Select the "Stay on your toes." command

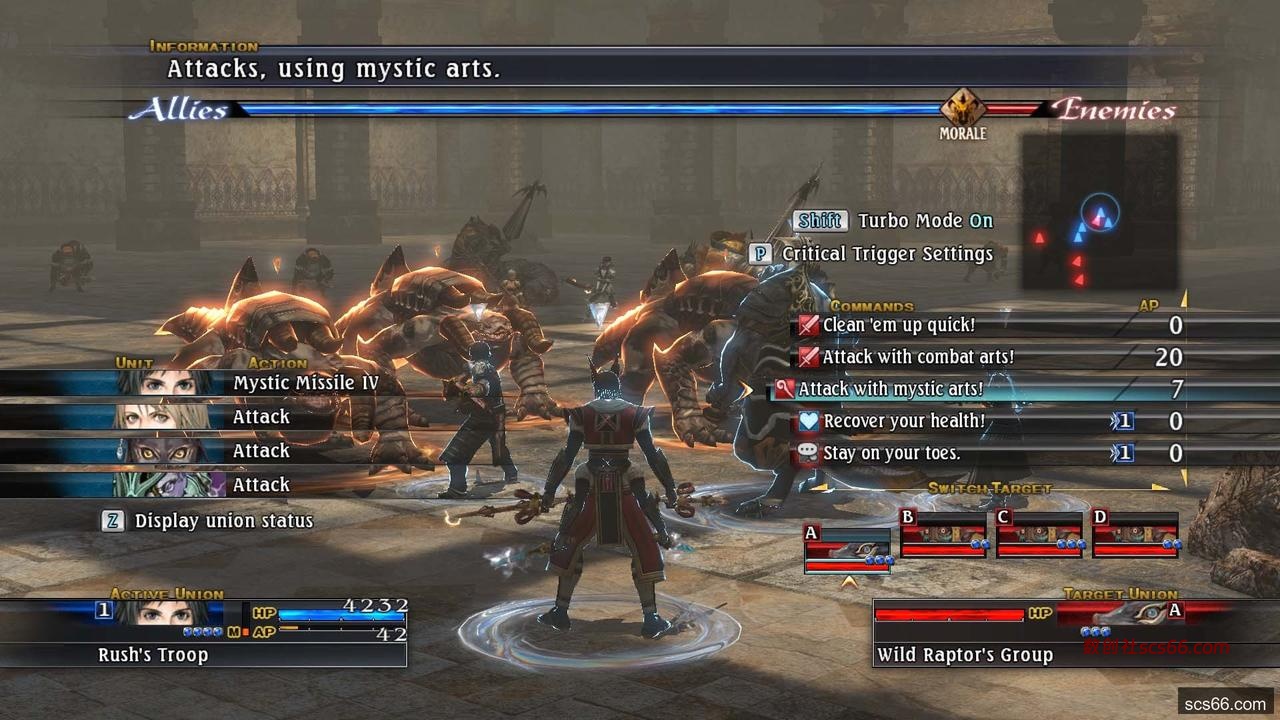891,453
